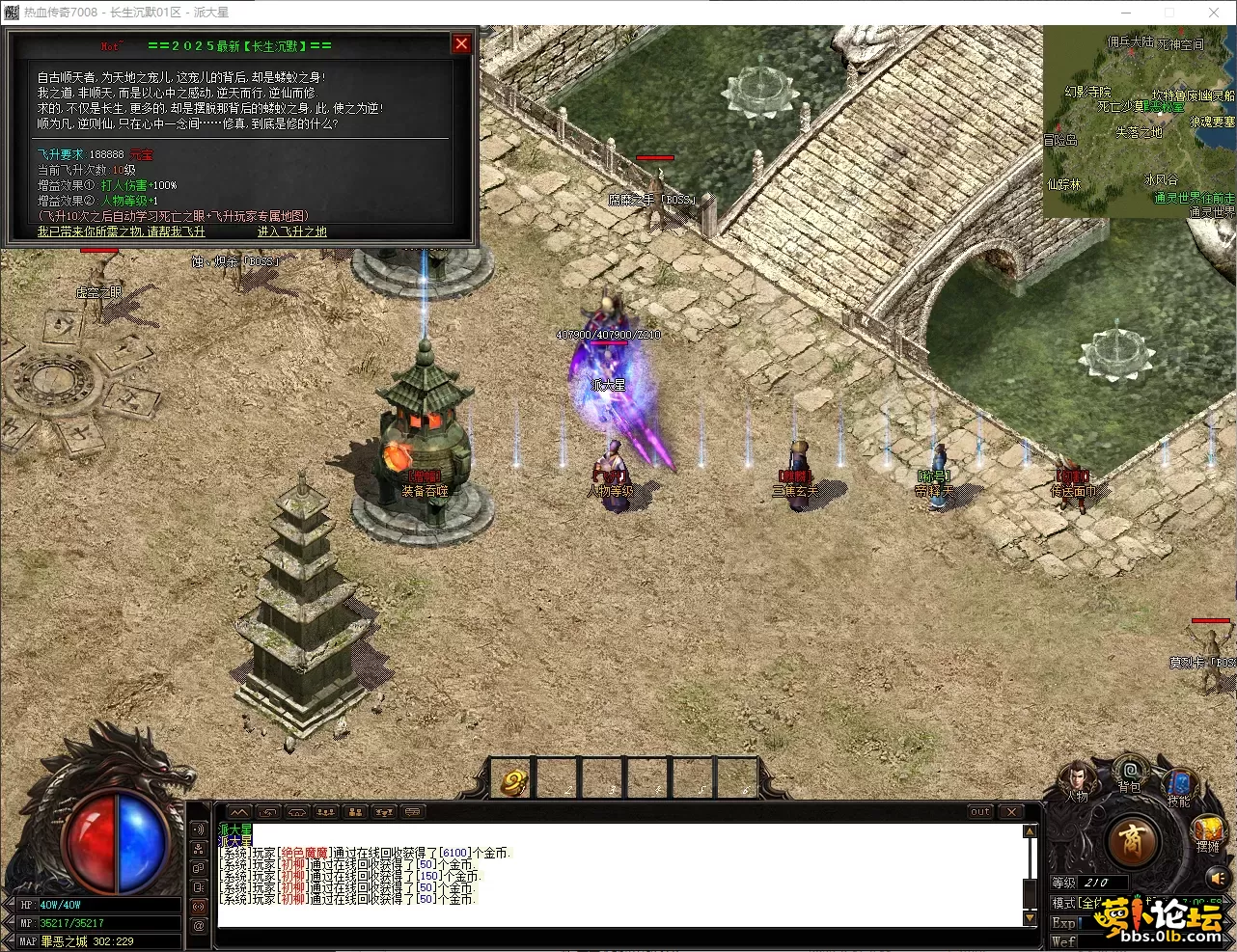The image size is (1237, 952).
Task: Choose the 请帮我飞升 dialogue option
Action: click(122, 231)
